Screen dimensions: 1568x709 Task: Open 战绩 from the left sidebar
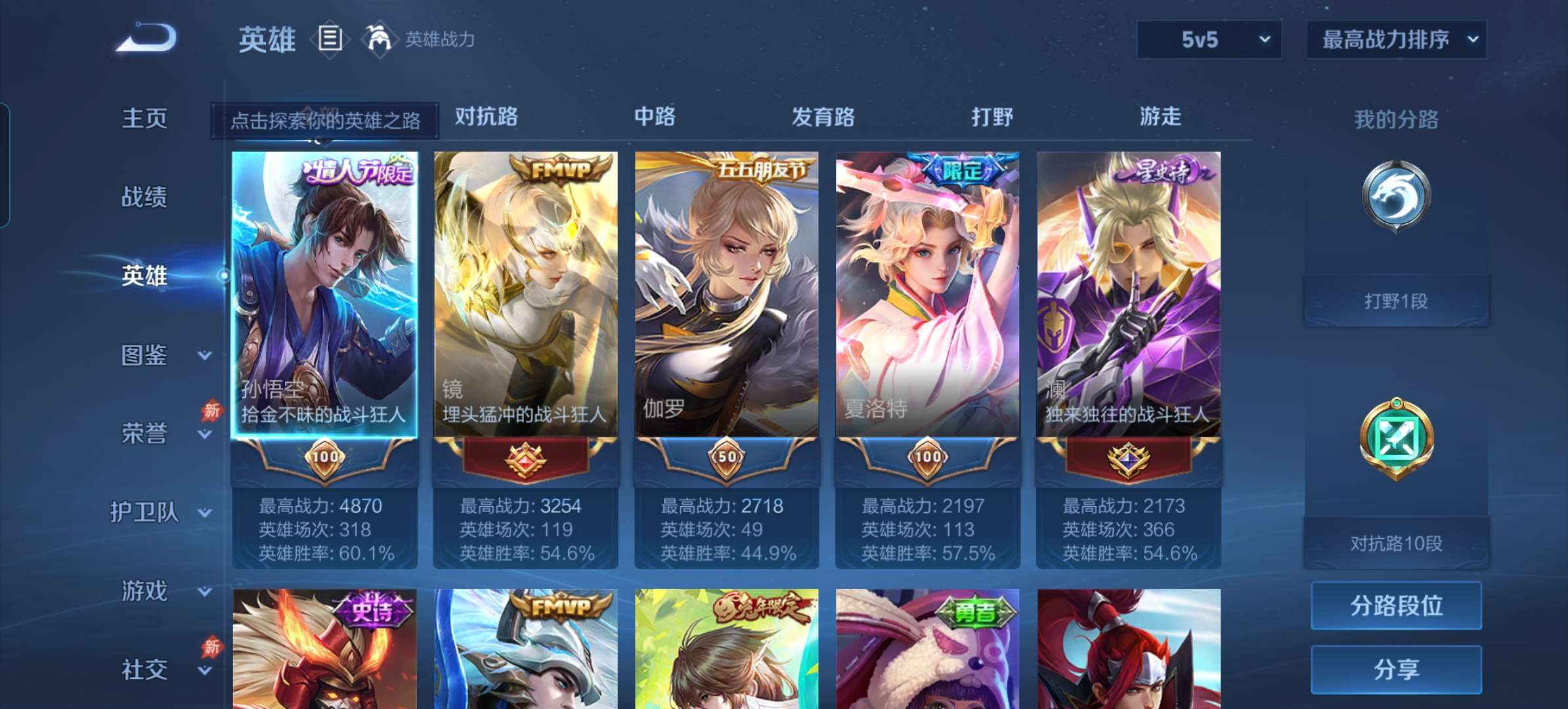pos(145,197)
